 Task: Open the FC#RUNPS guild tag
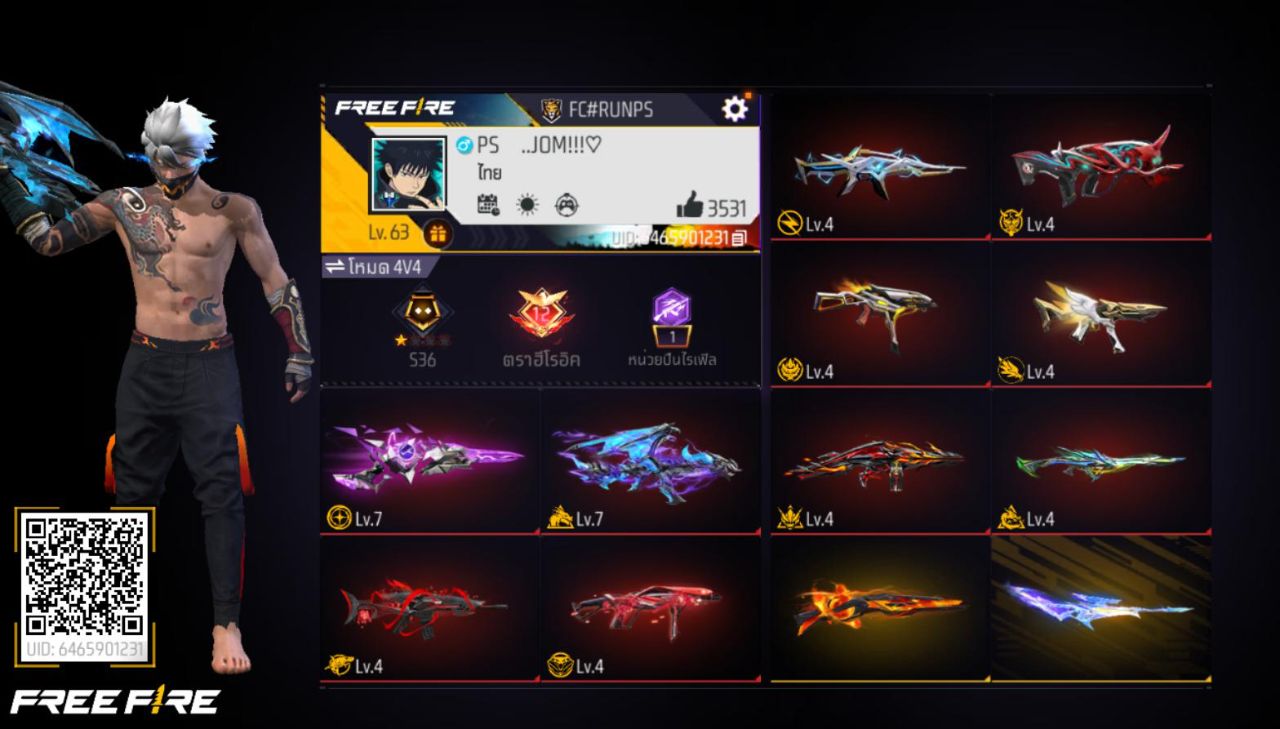click(598, 109)
